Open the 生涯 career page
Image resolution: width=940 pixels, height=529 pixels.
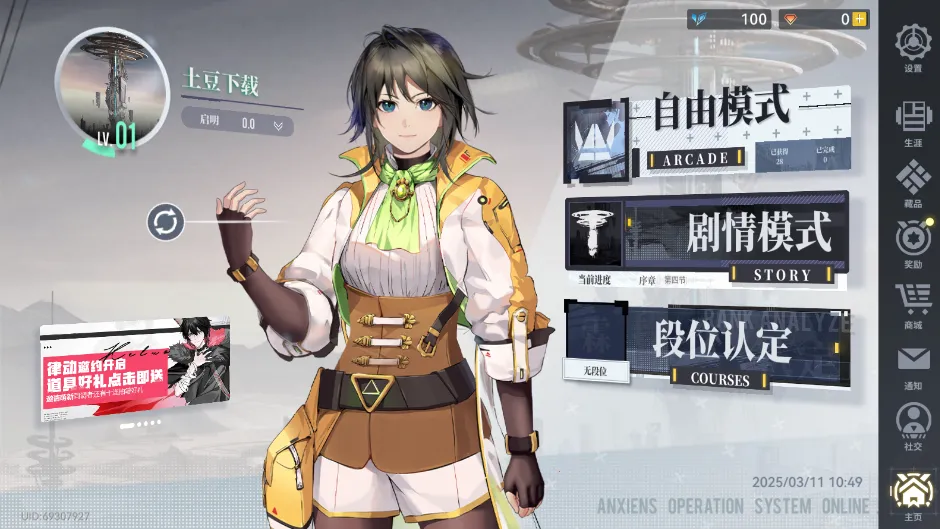911,122
